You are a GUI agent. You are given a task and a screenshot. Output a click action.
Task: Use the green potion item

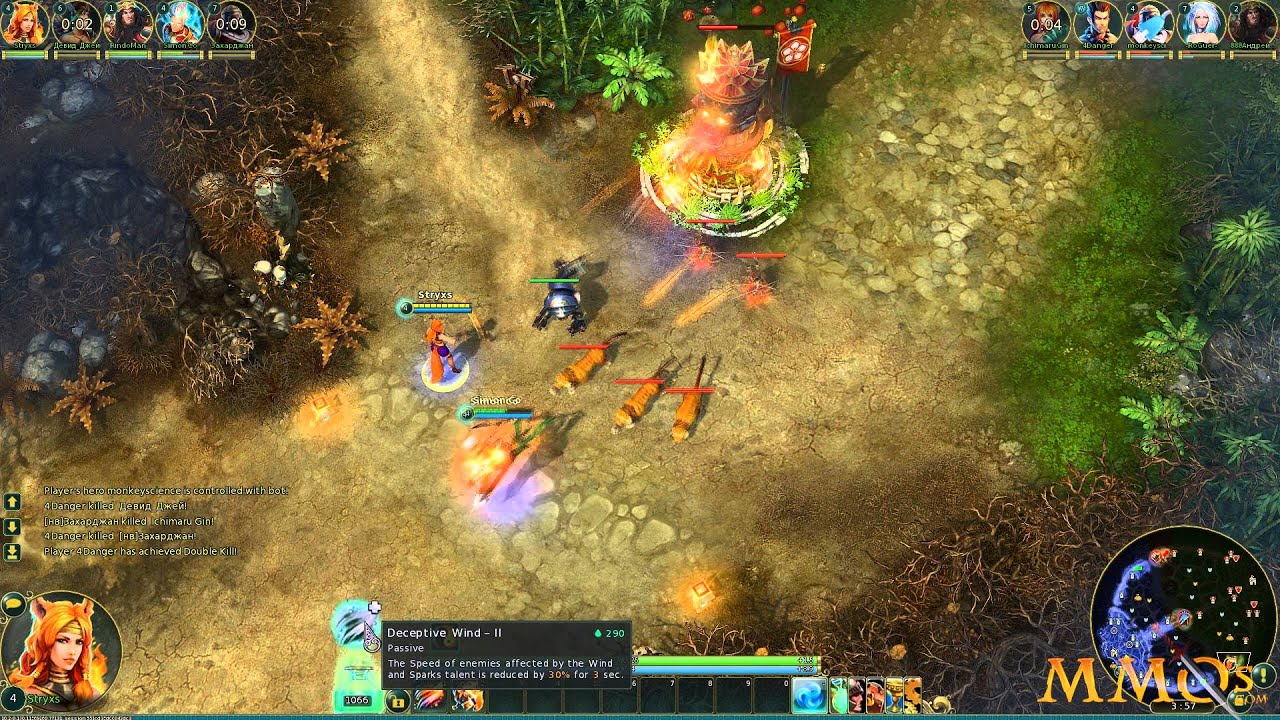(839, 696)
